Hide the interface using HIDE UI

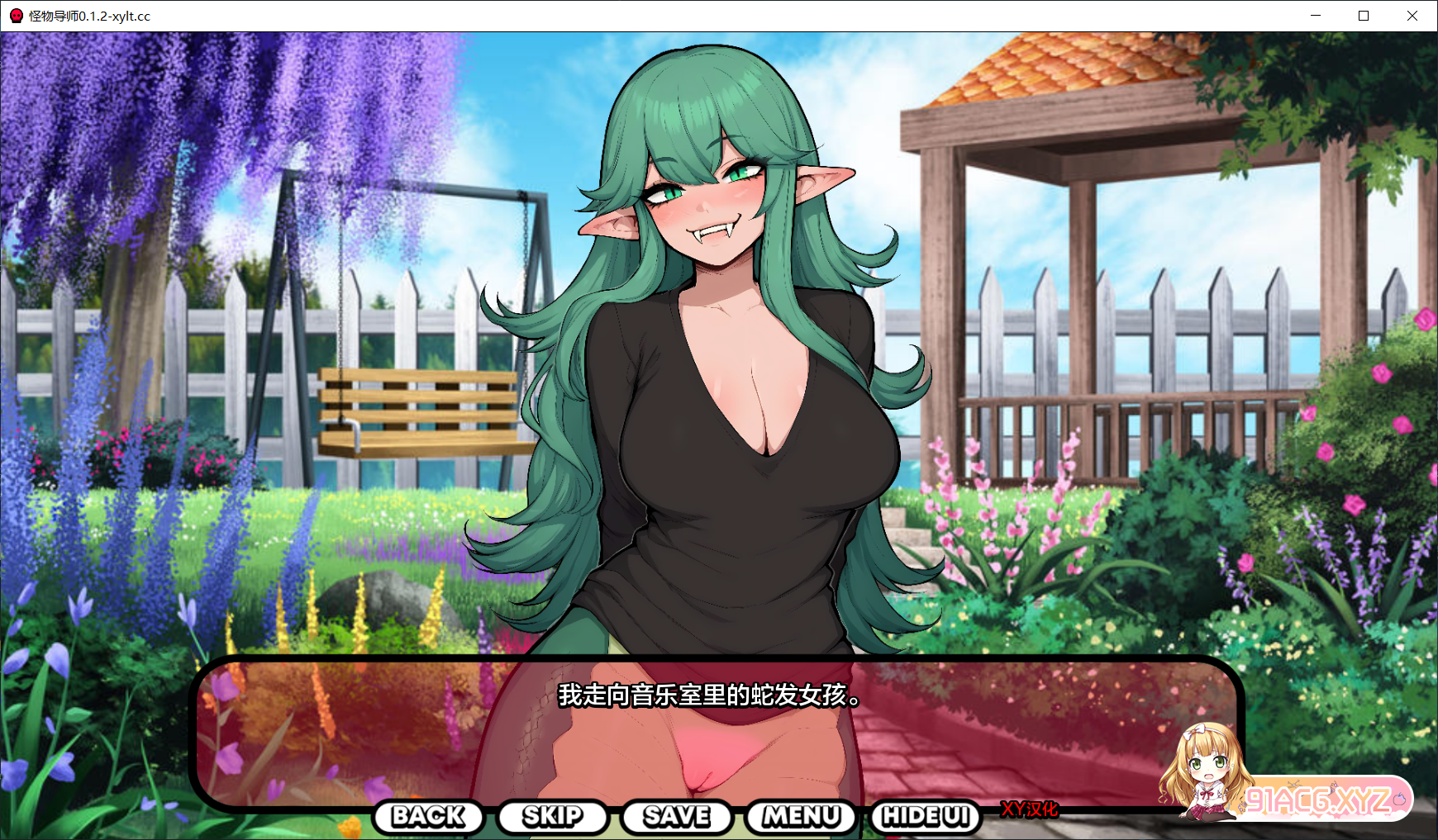pyautogui.click(x=925, y=817)
